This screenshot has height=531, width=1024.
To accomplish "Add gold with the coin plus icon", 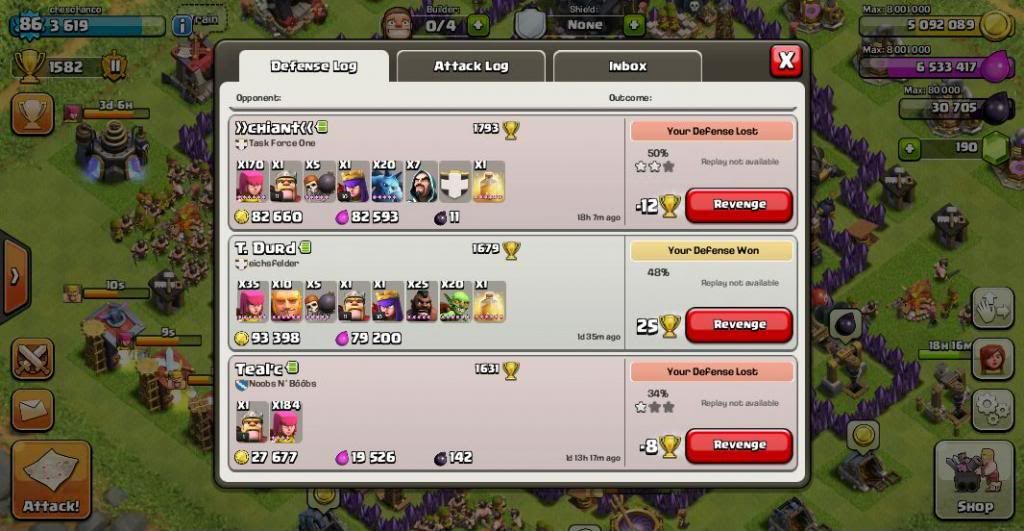I will click(x=994, y=25).
